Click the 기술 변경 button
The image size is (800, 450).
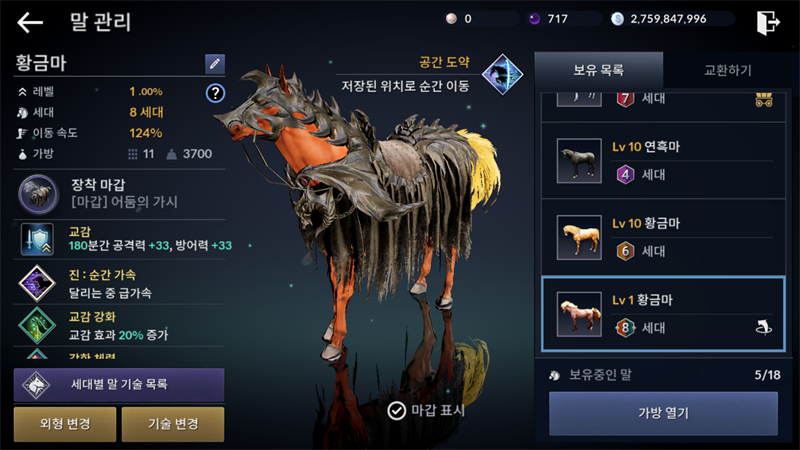(x=172, y=424)
